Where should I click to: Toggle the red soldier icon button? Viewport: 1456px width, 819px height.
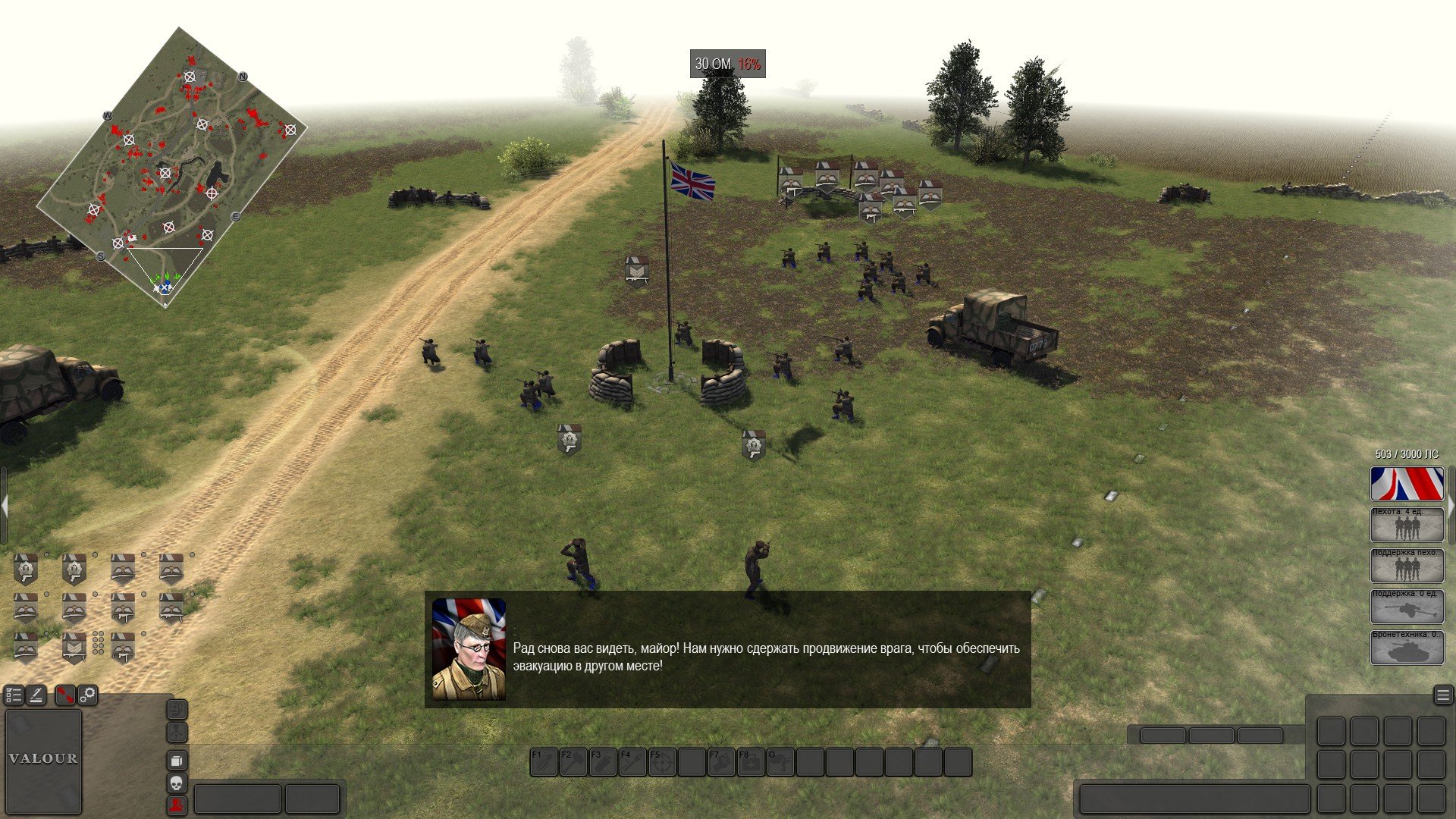pos(176,805)
